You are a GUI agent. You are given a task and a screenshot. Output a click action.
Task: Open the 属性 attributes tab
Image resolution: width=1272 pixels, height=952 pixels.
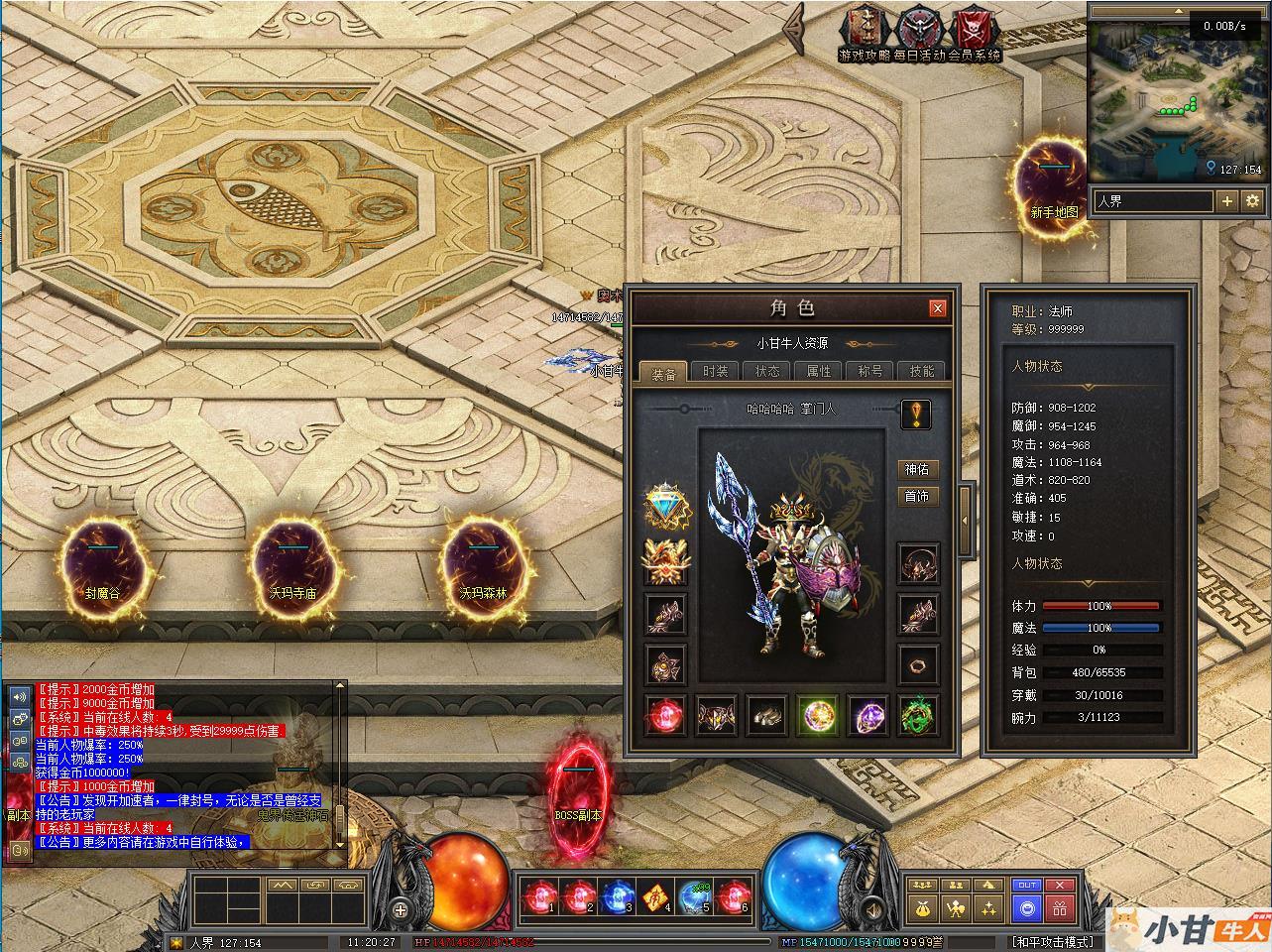818,371
